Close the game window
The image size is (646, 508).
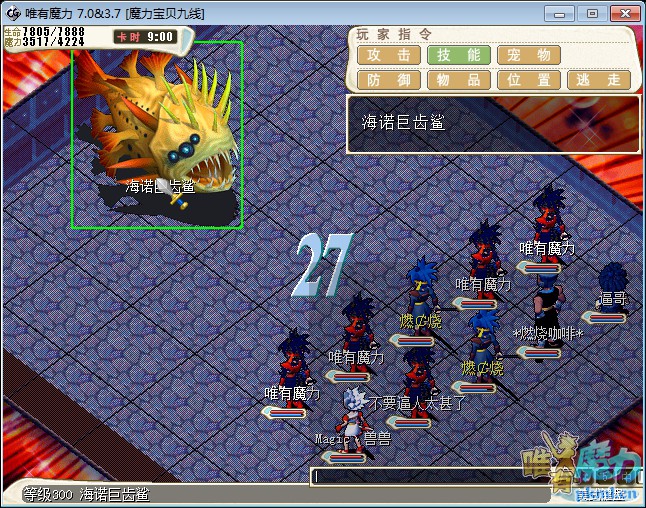(622, 13)
